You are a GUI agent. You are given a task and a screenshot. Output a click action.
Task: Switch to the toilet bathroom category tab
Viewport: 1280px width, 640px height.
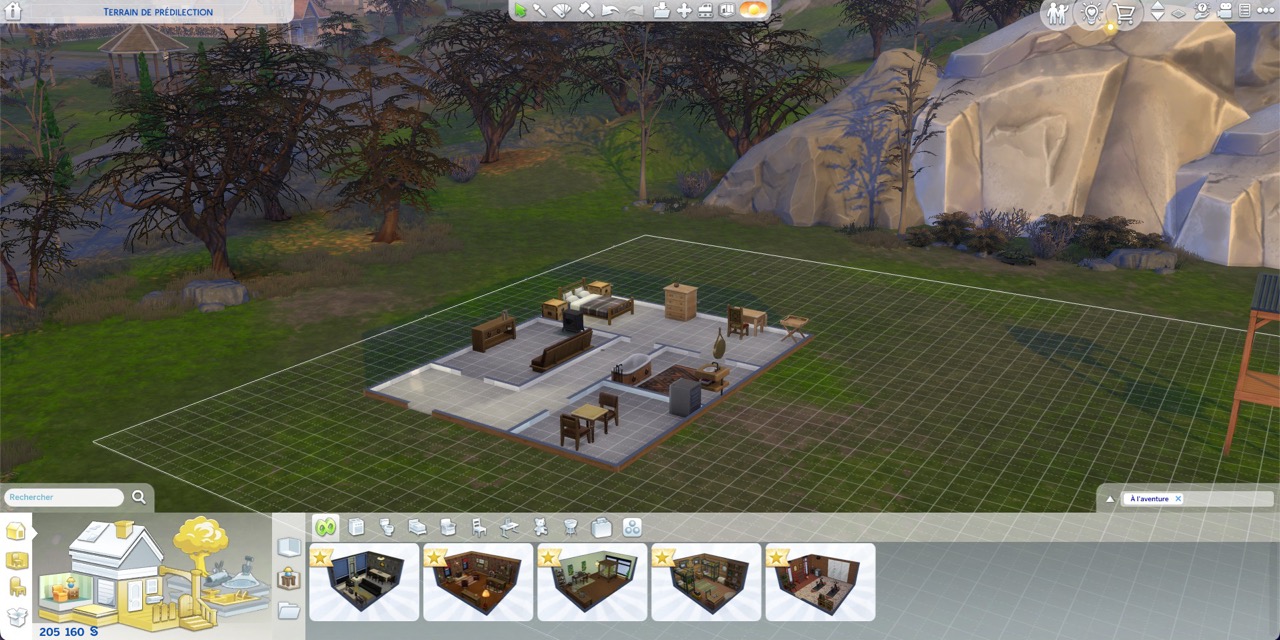point(387,527)
